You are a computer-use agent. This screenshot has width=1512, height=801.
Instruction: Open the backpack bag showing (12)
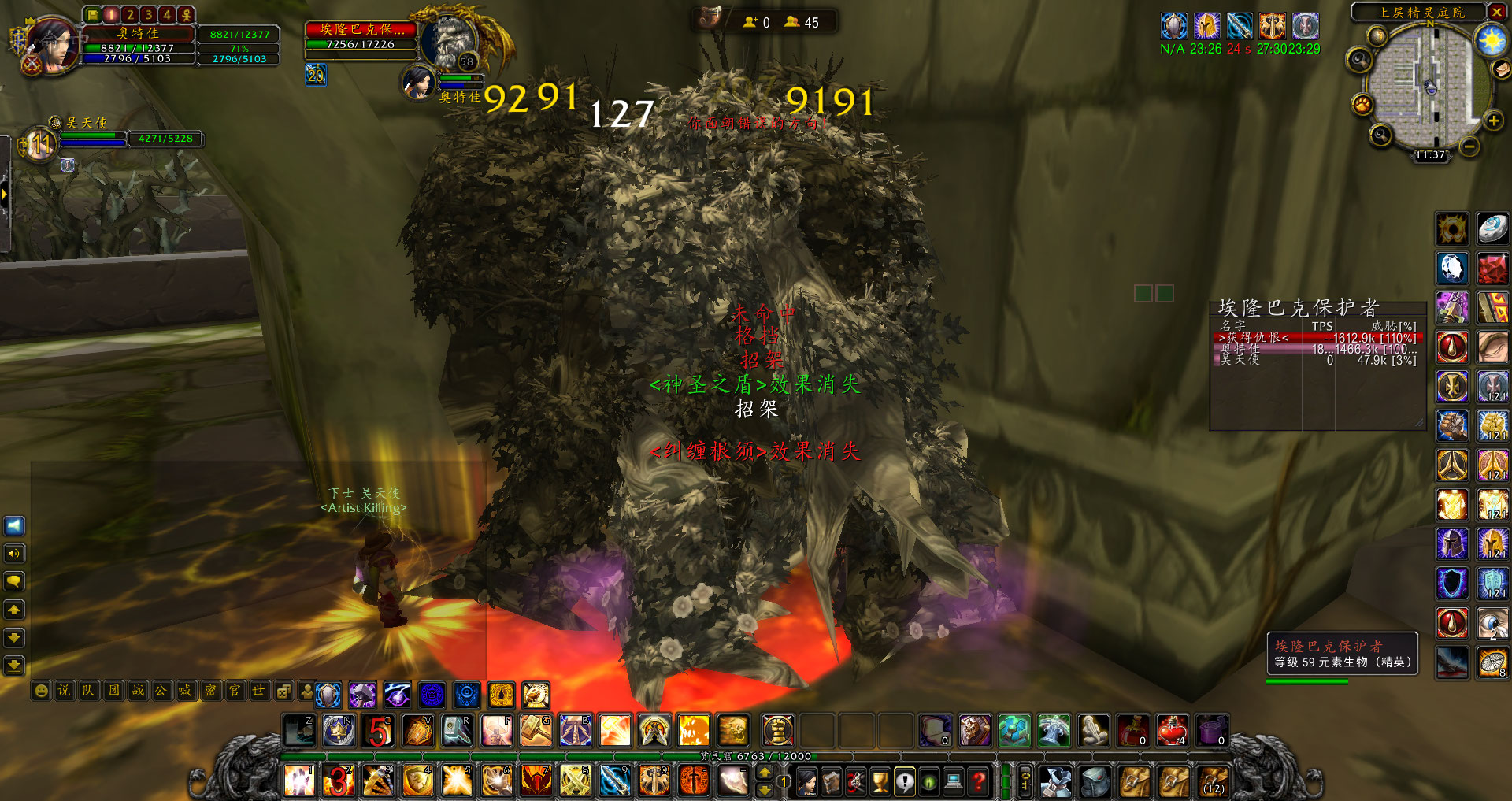[1214, 781]
